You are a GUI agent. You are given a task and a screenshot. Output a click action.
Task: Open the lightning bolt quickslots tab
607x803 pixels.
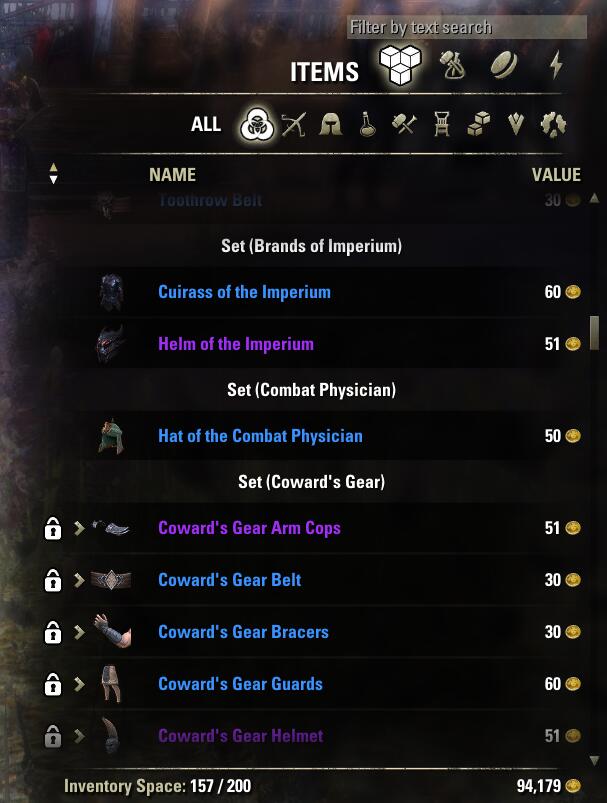tap(556, 66)
